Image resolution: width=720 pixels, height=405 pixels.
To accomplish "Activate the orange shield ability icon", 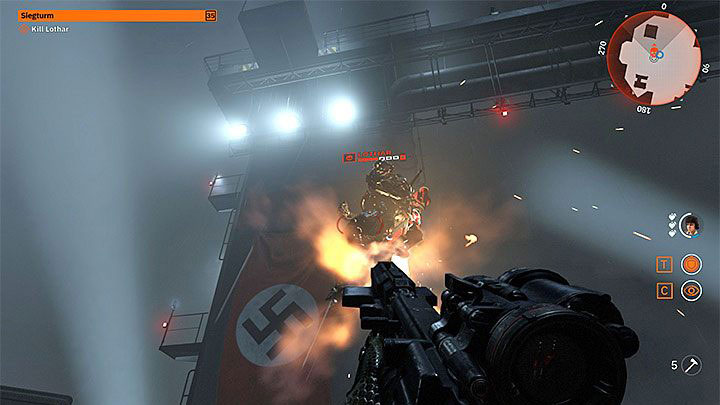I will pyautogui.click(x=691, y=264).
